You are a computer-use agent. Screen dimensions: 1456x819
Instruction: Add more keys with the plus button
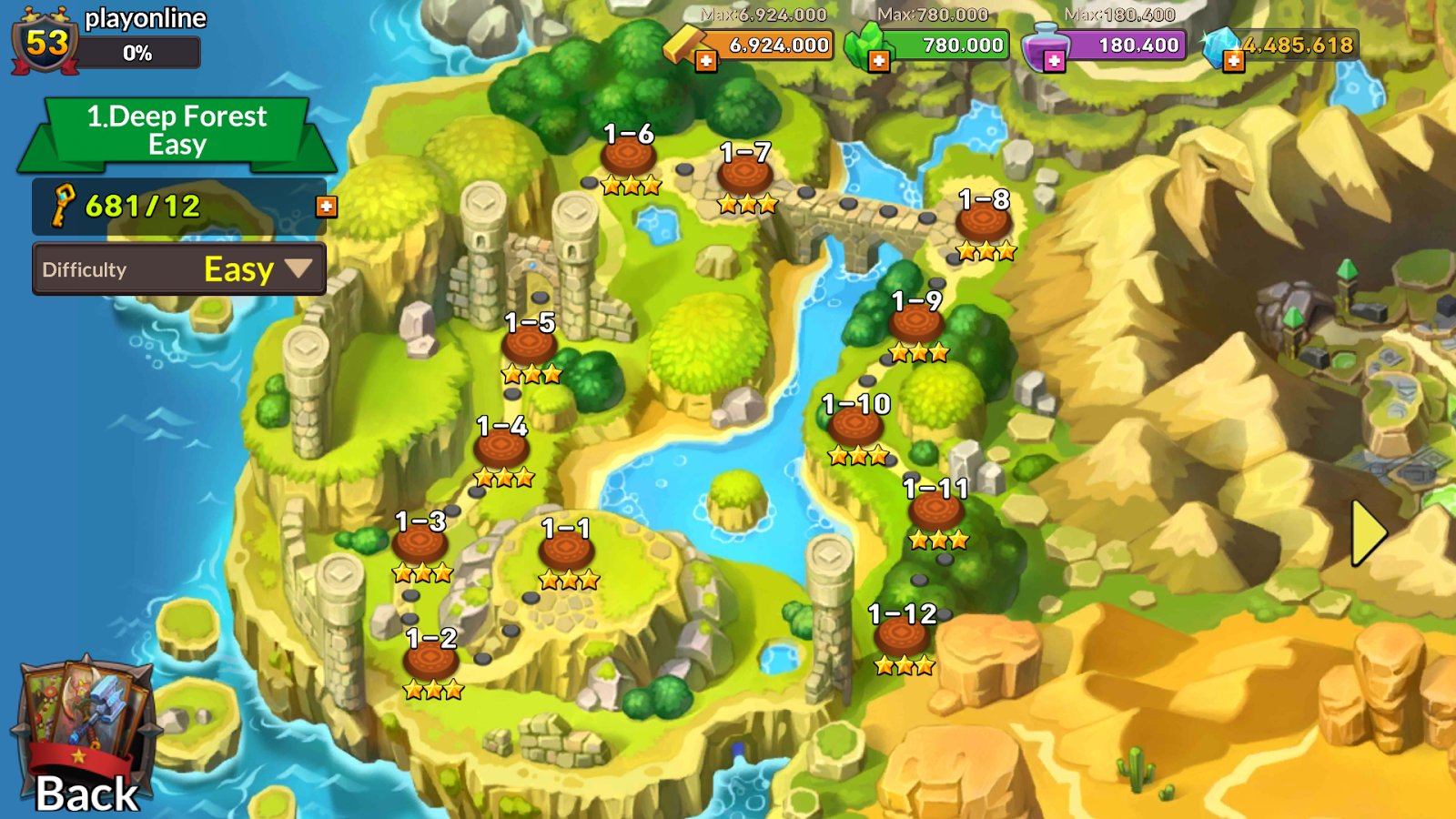(326, 207)
